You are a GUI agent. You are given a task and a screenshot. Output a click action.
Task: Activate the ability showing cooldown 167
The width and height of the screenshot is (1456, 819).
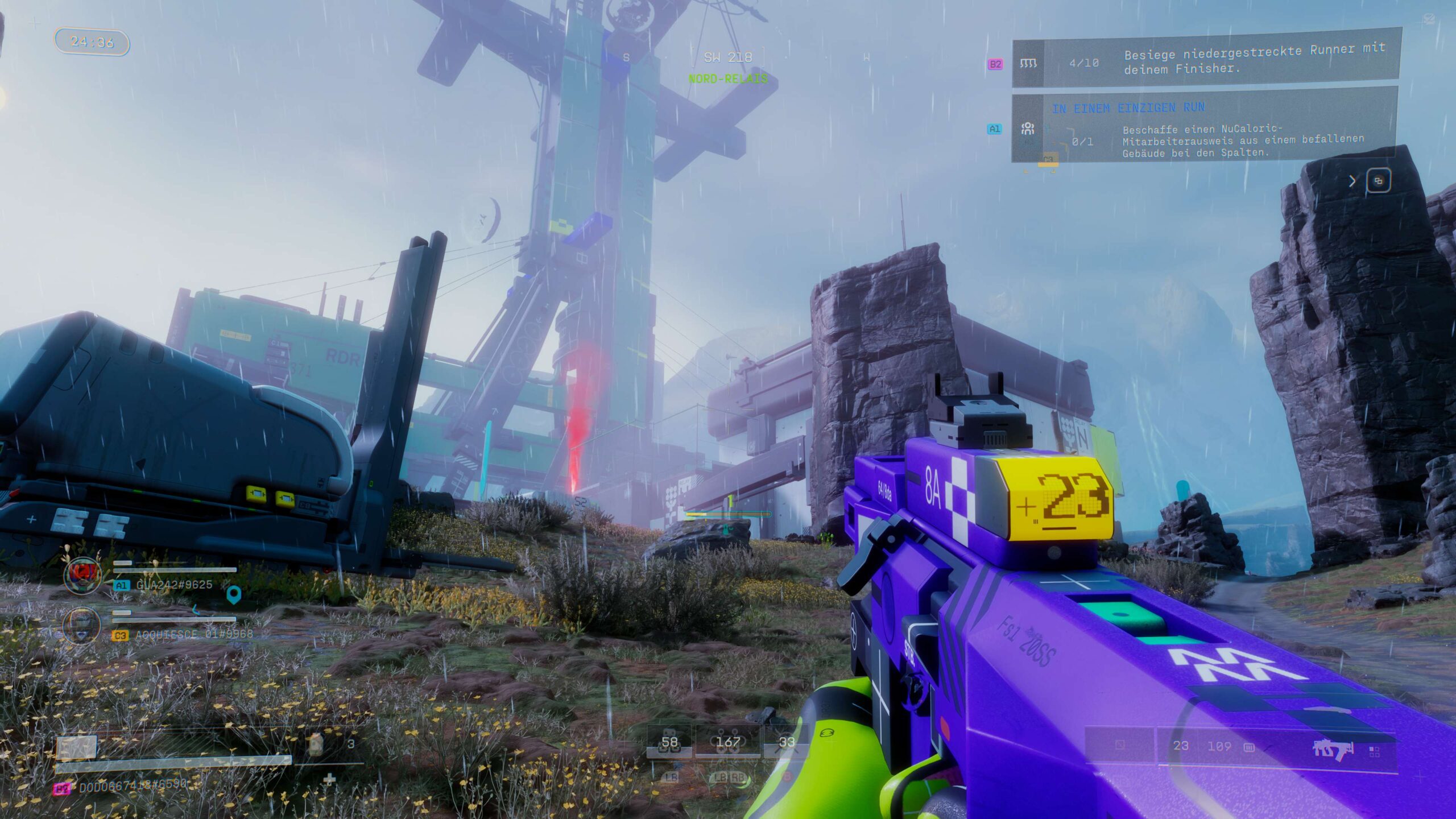728,743
